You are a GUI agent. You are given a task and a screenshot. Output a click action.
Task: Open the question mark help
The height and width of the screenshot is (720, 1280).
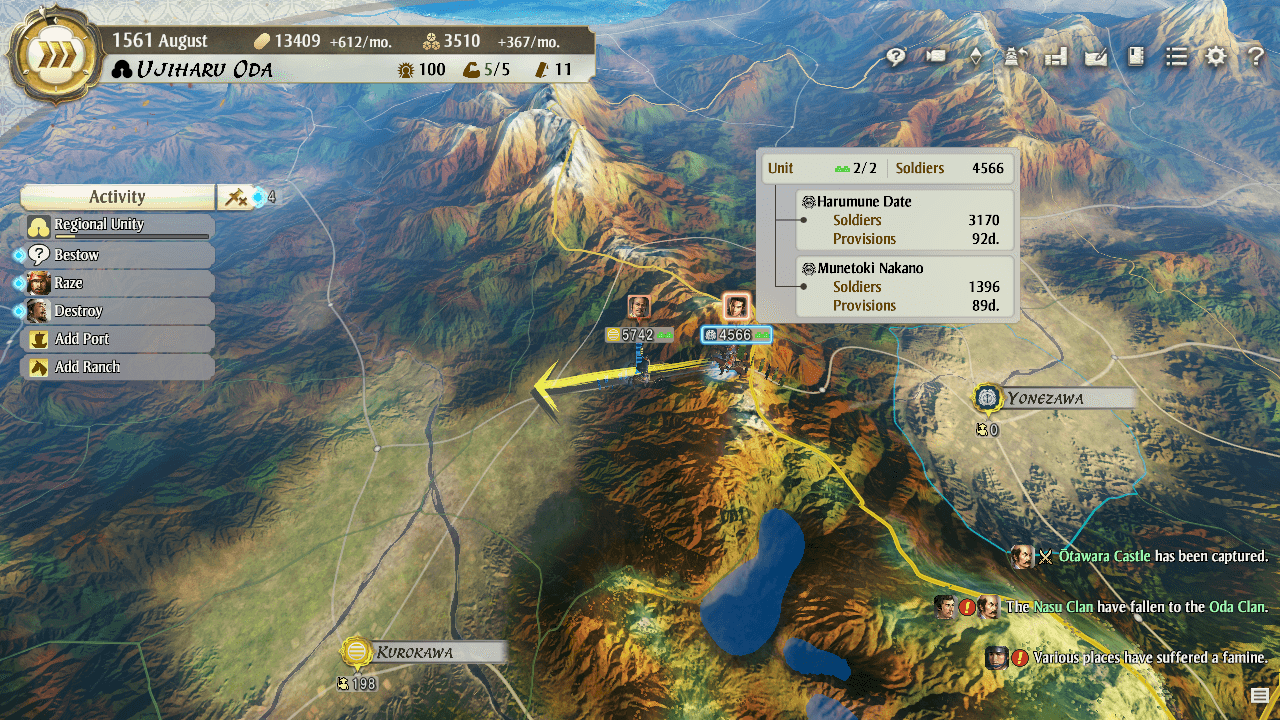[1256, 57]
